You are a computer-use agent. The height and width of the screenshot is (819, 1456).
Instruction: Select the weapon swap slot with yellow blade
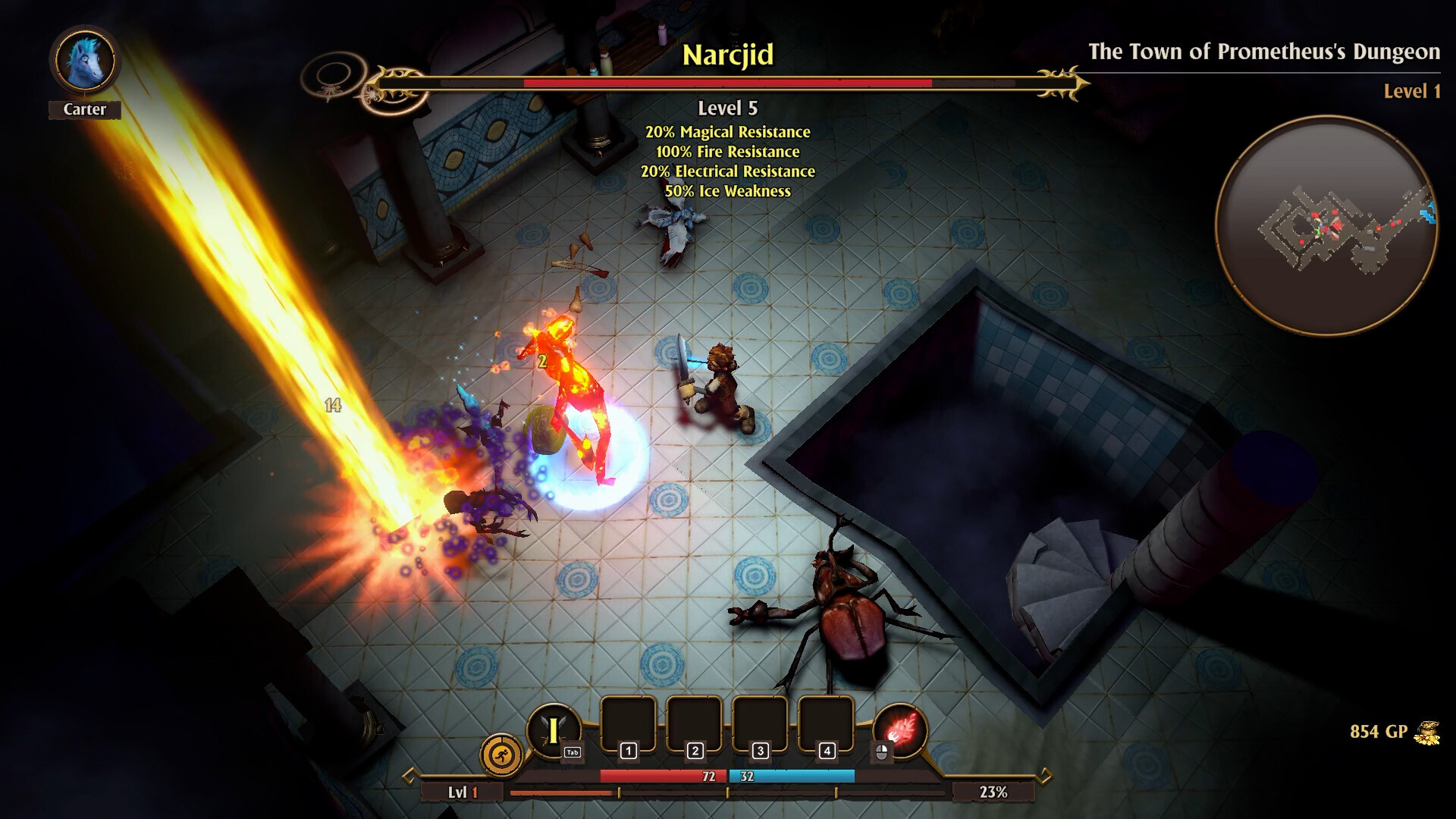tap(554, 731)
